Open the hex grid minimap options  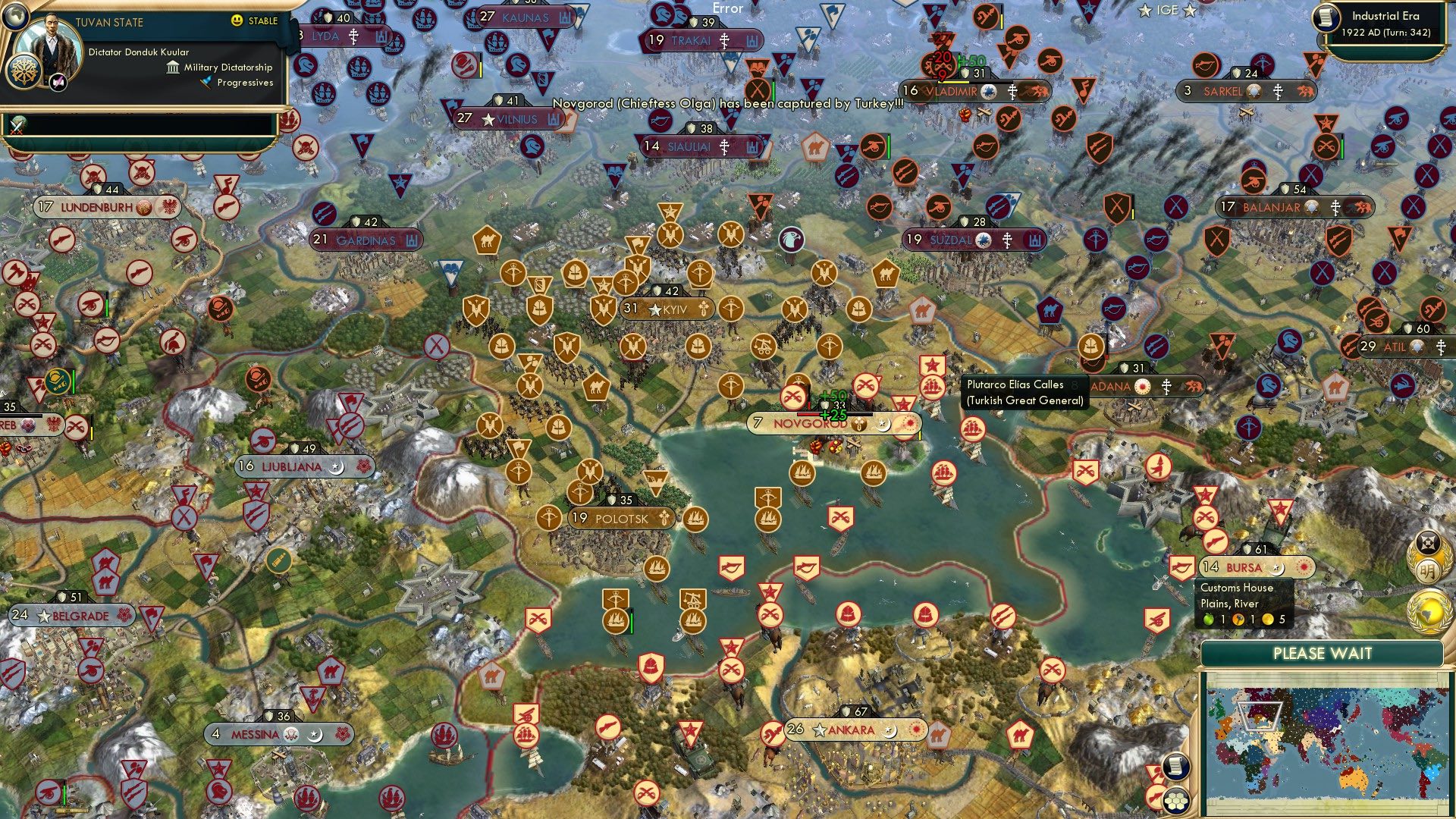pyautogui.click(x=1176, y=800)
